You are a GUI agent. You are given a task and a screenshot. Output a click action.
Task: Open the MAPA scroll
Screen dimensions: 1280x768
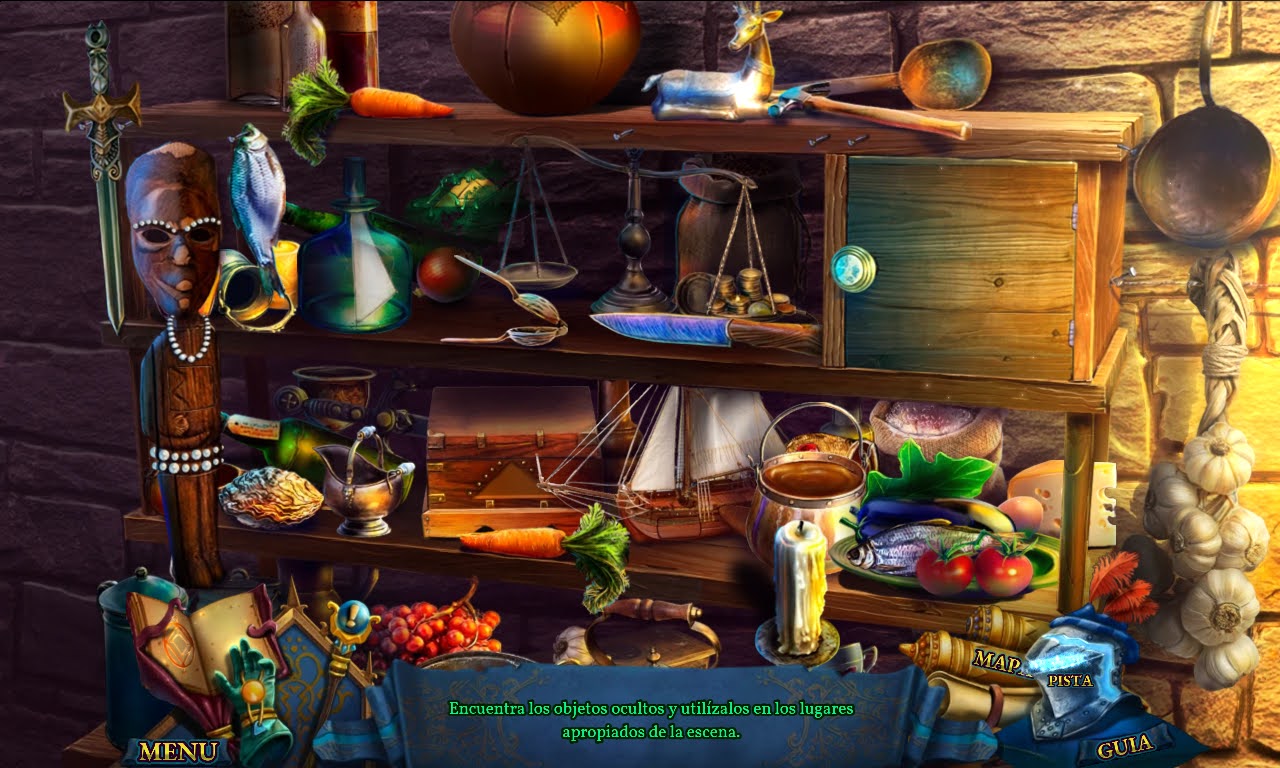(x=996, y=662)
